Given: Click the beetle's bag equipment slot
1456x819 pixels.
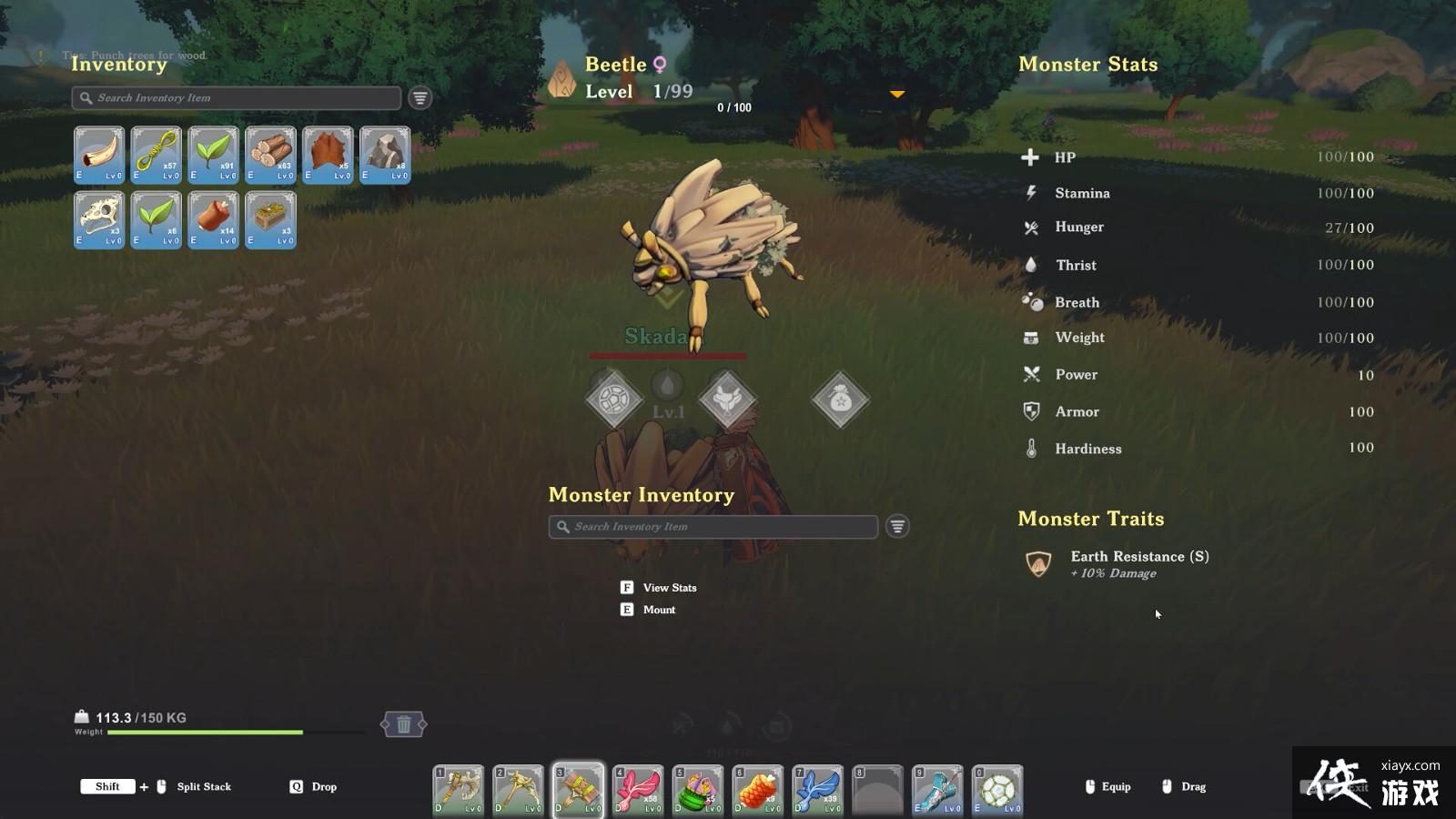Looking at the screenshot, I should (838, 399).
